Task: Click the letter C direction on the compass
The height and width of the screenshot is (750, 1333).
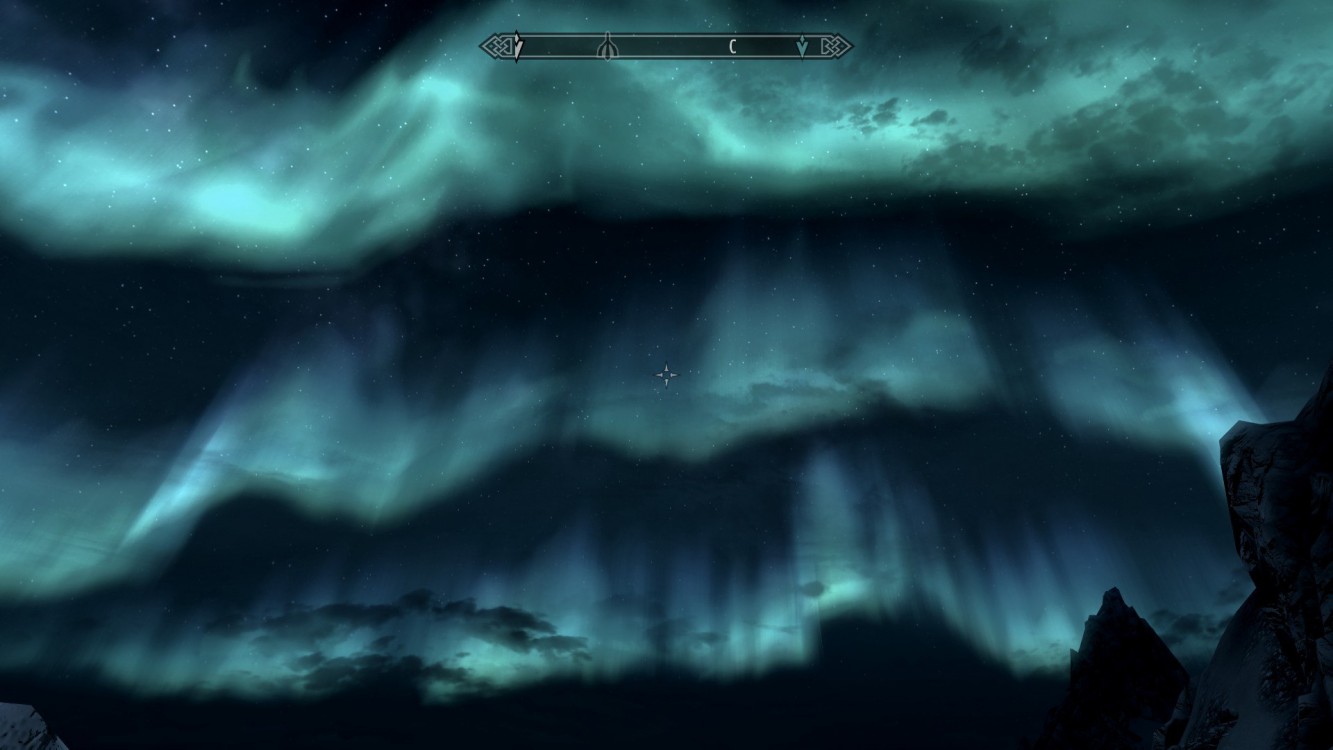Action: [x=733, y=46]
